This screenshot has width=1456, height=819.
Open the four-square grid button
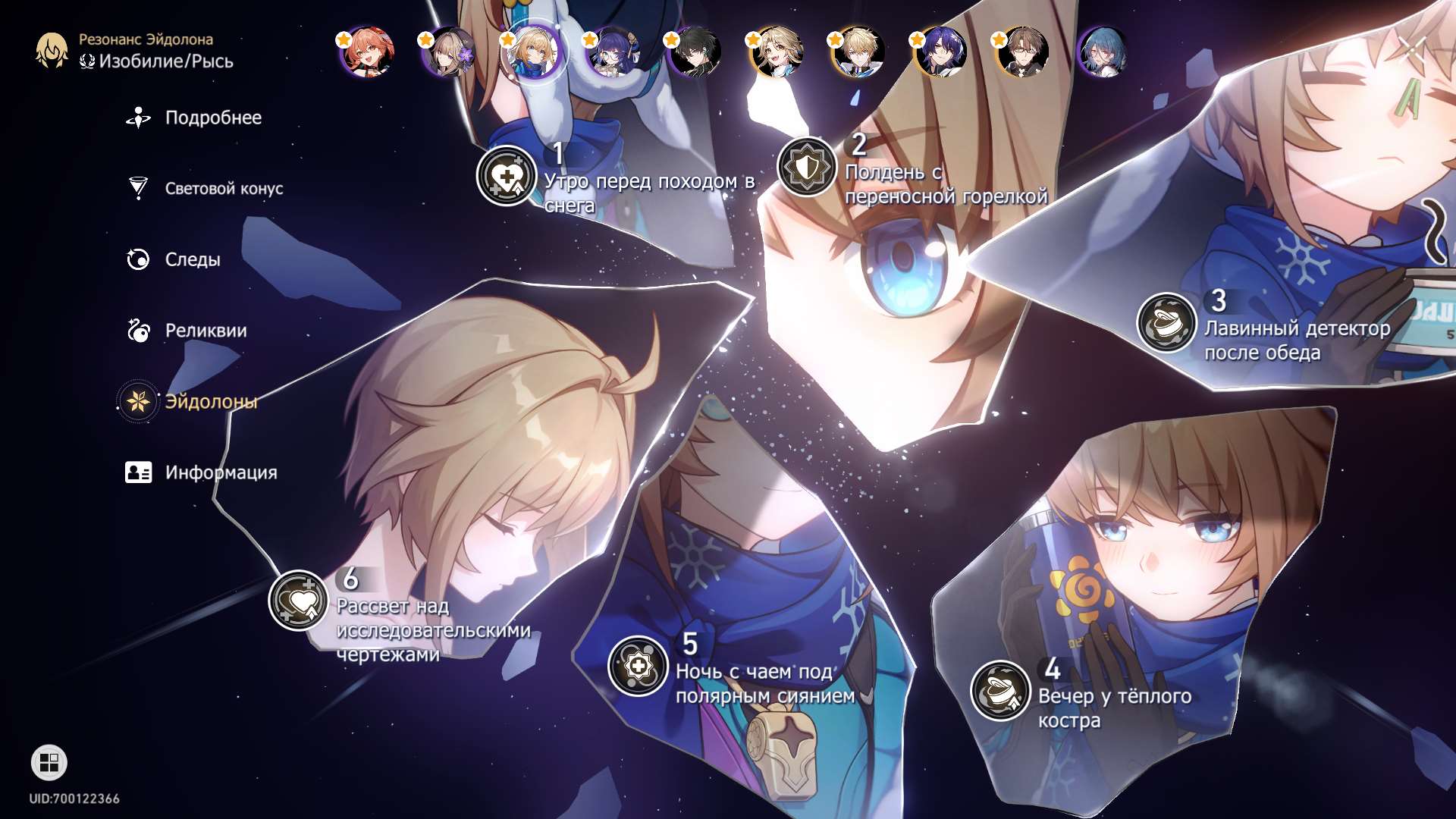click(49, 762)
